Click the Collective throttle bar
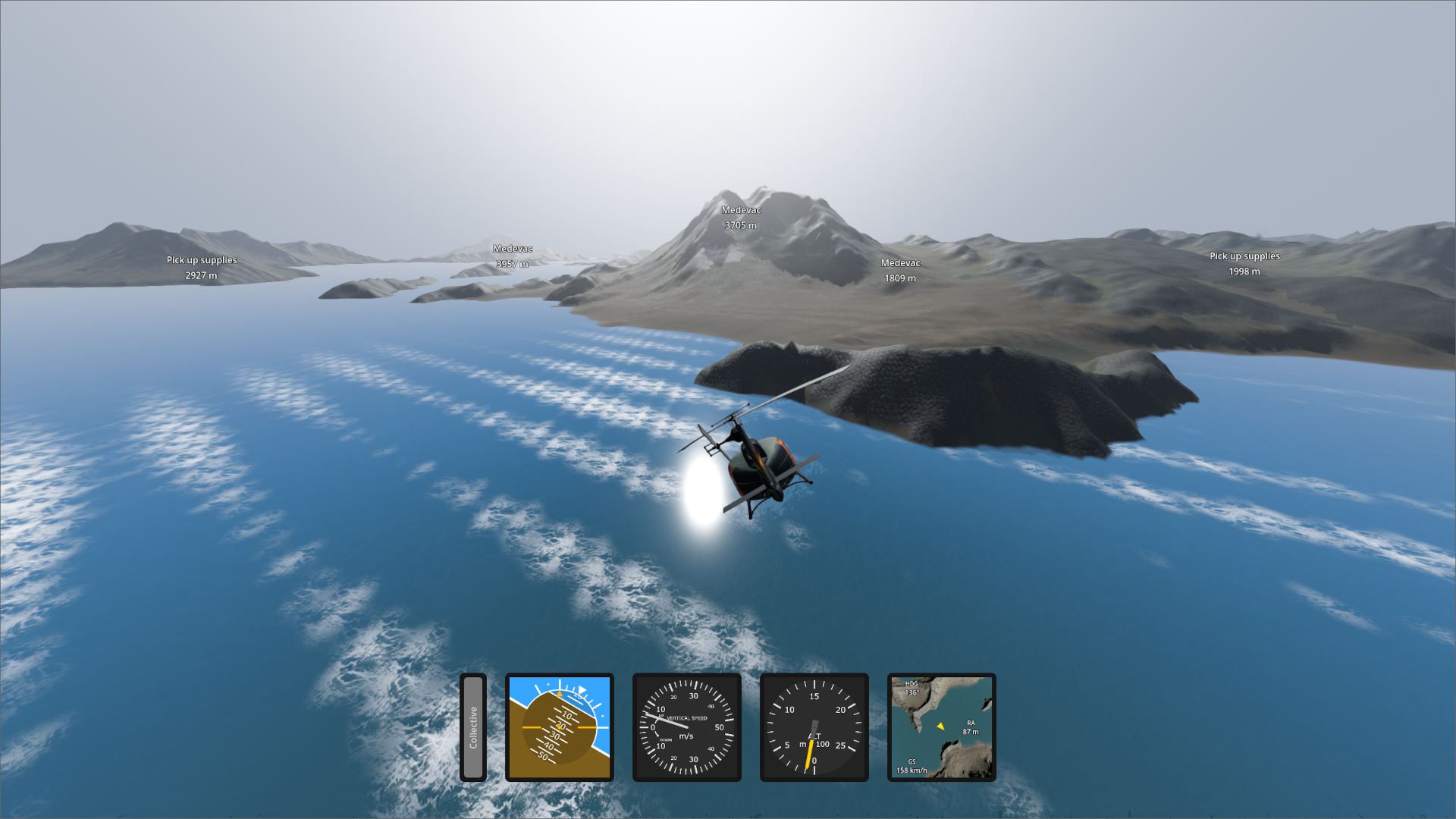1456x819 pixels. 472,727
